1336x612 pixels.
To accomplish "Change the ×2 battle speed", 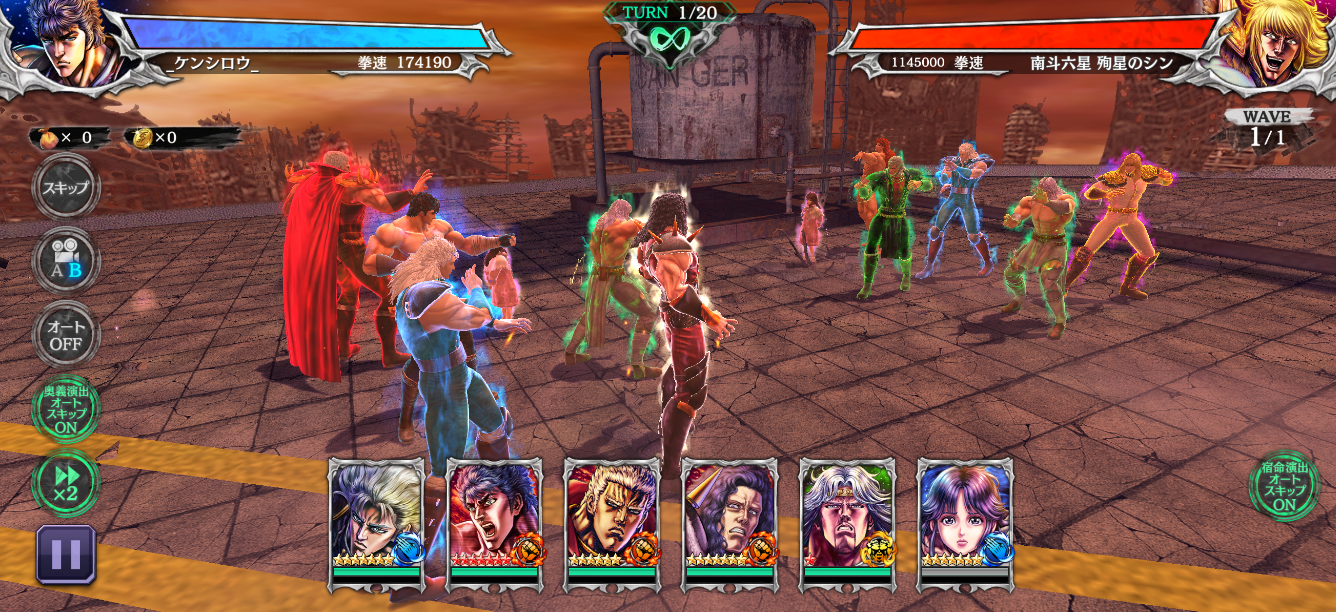I will coord(66,484).
